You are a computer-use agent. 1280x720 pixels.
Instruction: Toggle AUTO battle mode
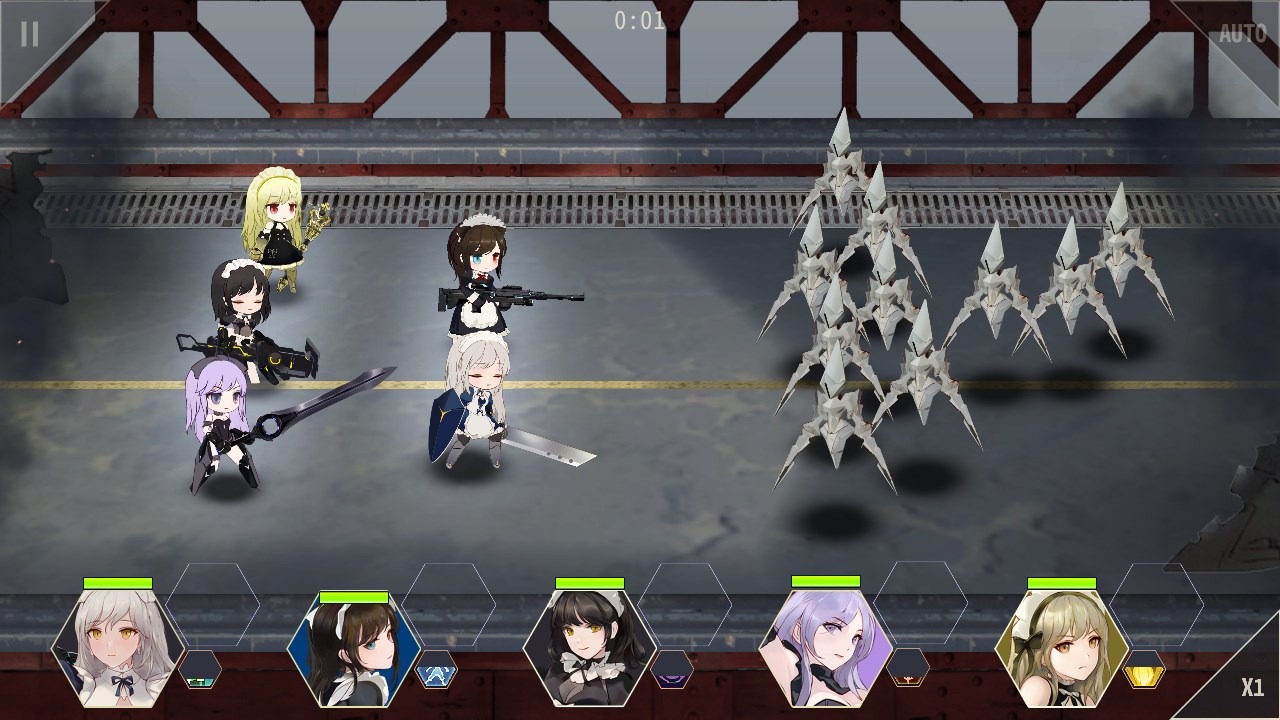tap(1242, 34)
